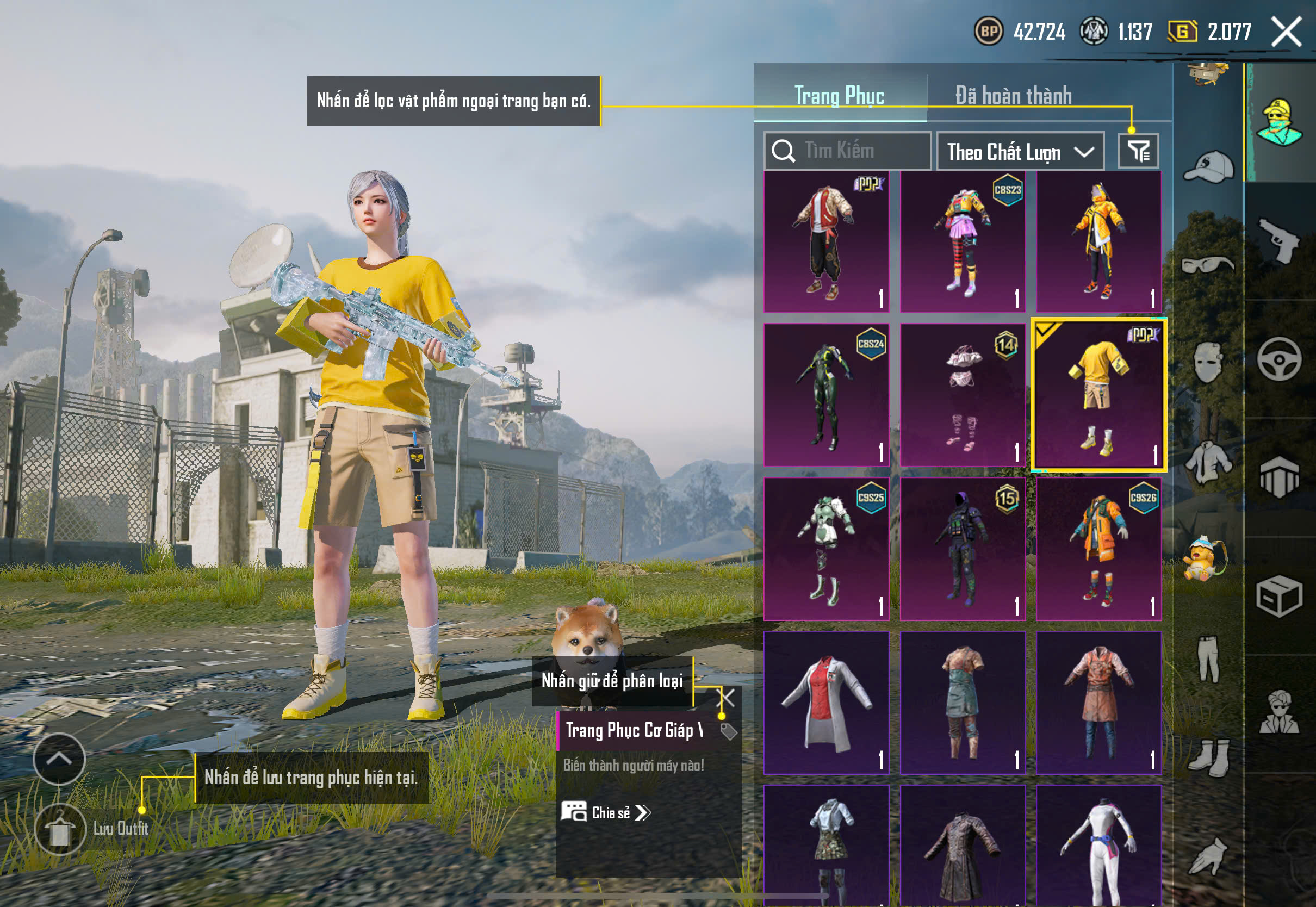1316x907 pixels.
Task: Share the outfit via Chia sẻ
Action: tap(606, 812)
